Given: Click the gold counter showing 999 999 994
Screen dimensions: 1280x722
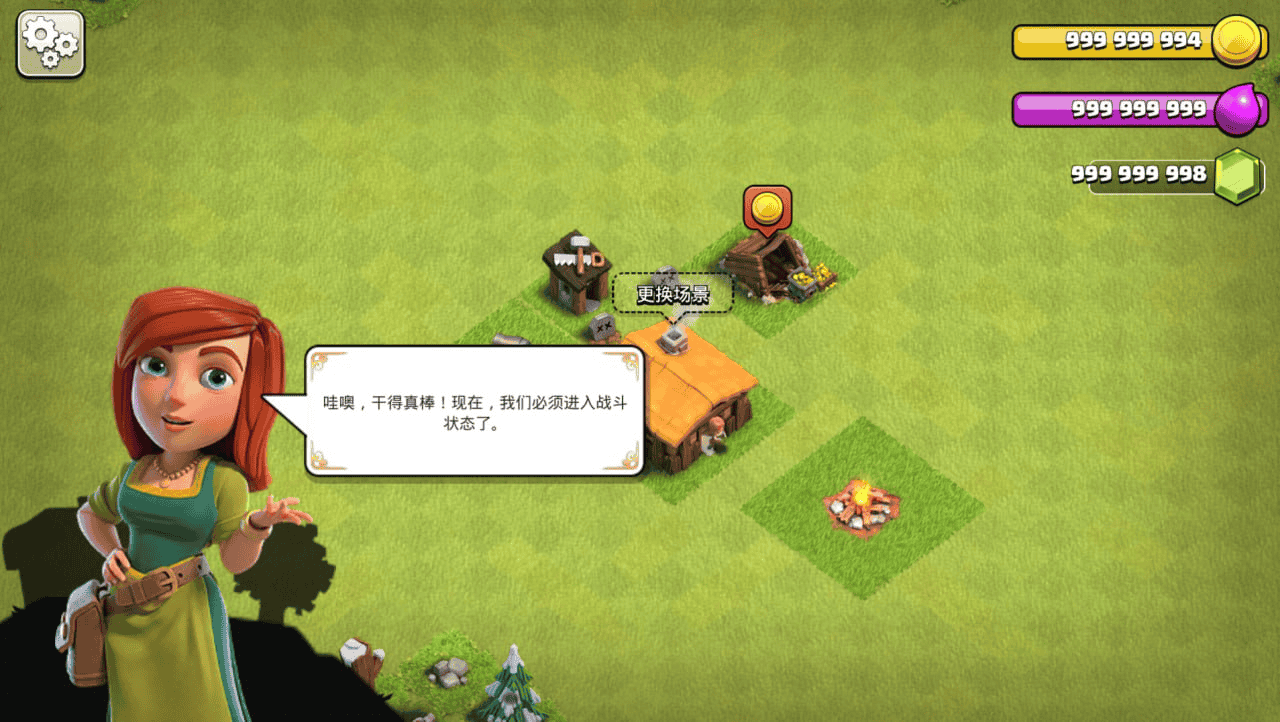Looking at the screenshot, I should pyautogui.click(x=1135, y=42).
